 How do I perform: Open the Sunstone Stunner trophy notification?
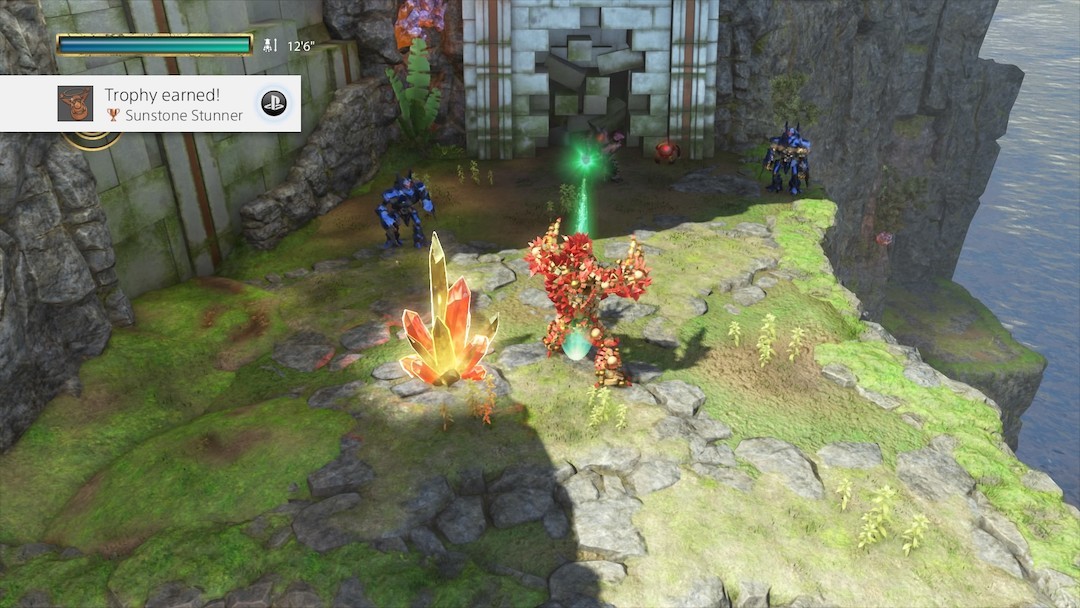coord(160,104)
